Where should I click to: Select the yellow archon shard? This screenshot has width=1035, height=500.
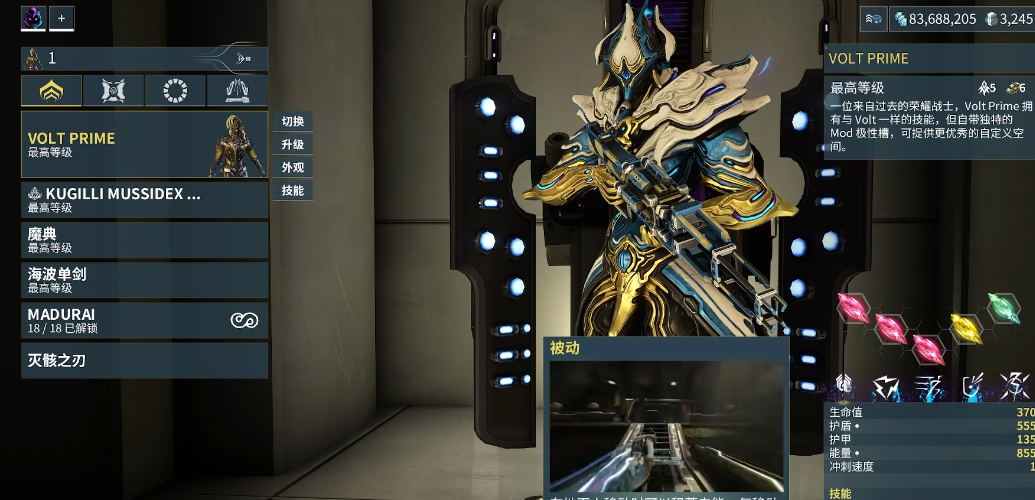[x=964, y=325]
